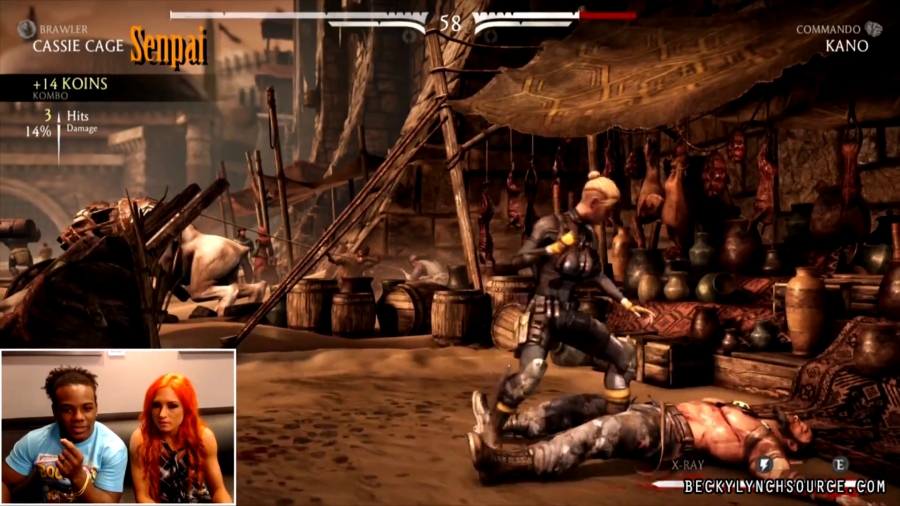This screenshot has width=900, height=506.
Task: Select the webcam picture-in-picture overlay
Action: pos(118,427)
